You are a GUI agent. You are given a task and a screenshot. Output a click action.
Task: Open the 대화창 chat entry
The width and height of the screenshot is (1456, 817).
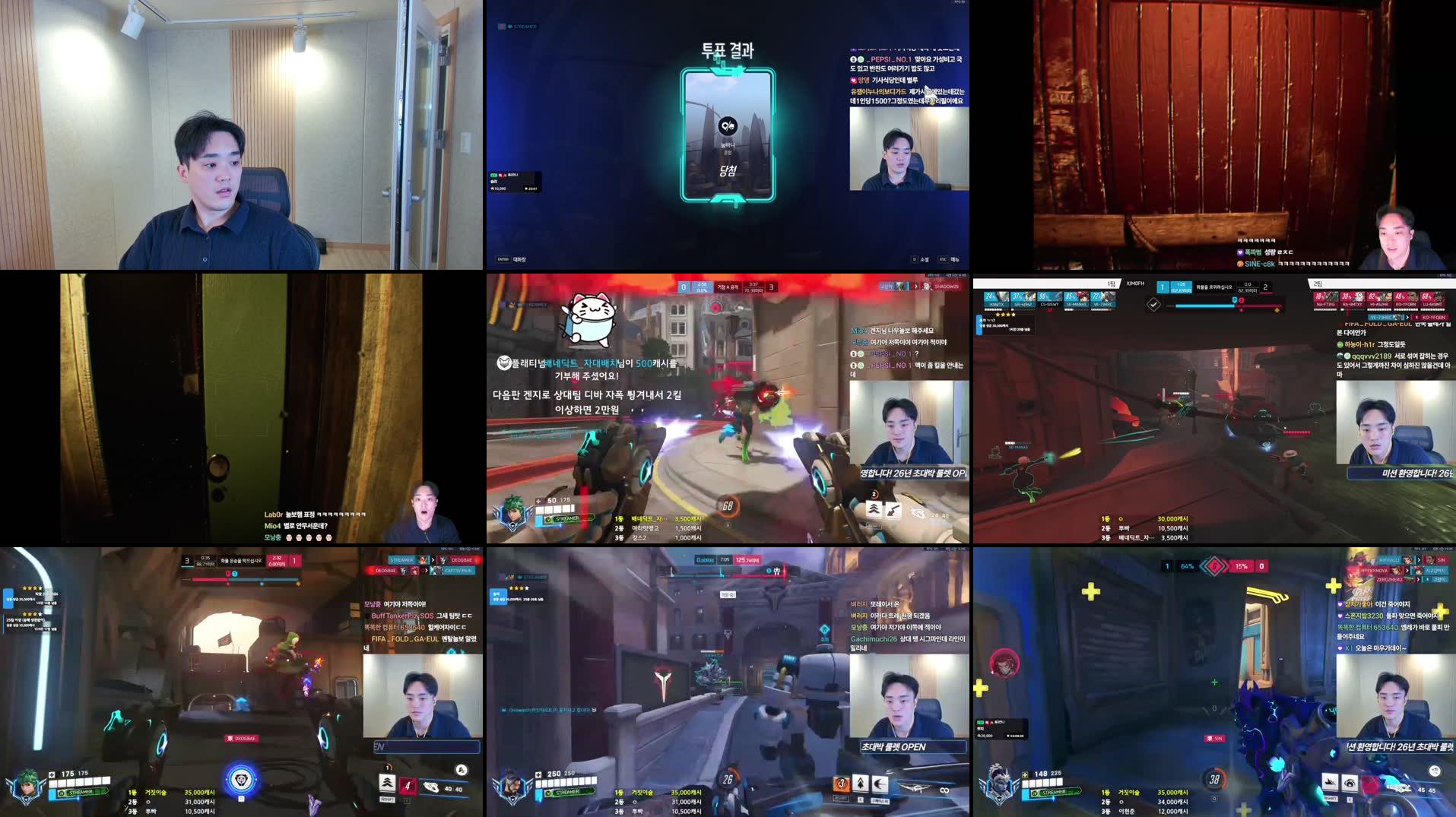[x=519, y=259]
